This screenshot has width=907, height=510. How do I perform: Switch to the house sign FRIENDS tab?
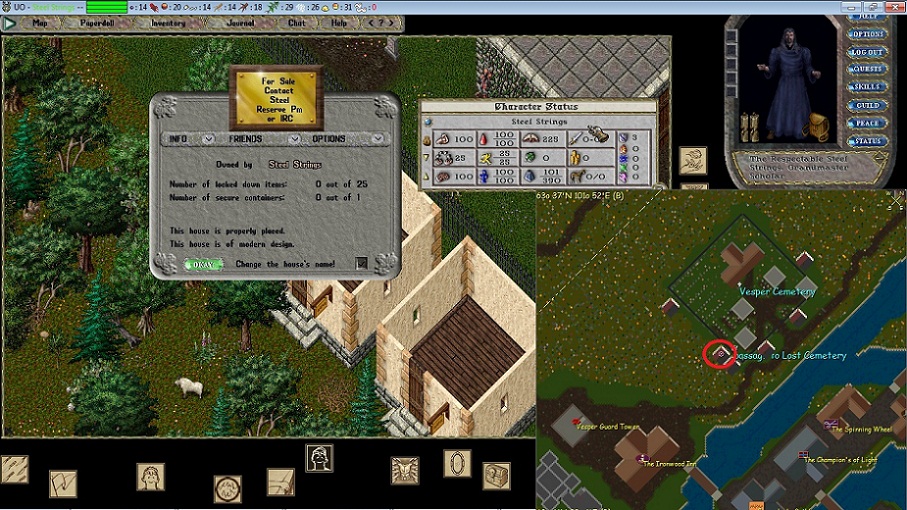(246, 139)
